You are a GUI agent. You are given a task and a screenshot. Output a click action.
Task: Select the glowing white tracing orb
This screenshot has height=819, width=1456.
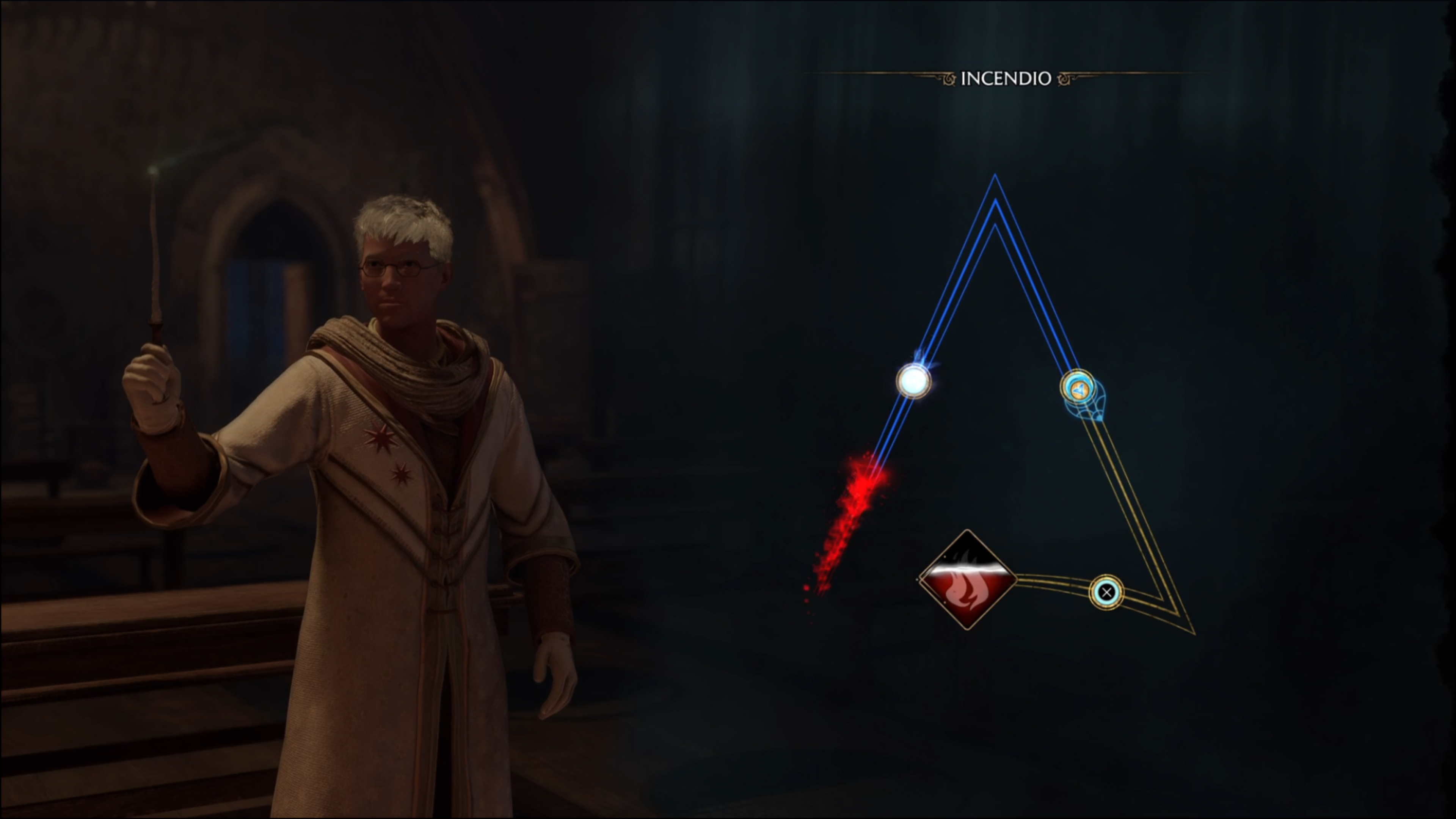tap(913, 381)
